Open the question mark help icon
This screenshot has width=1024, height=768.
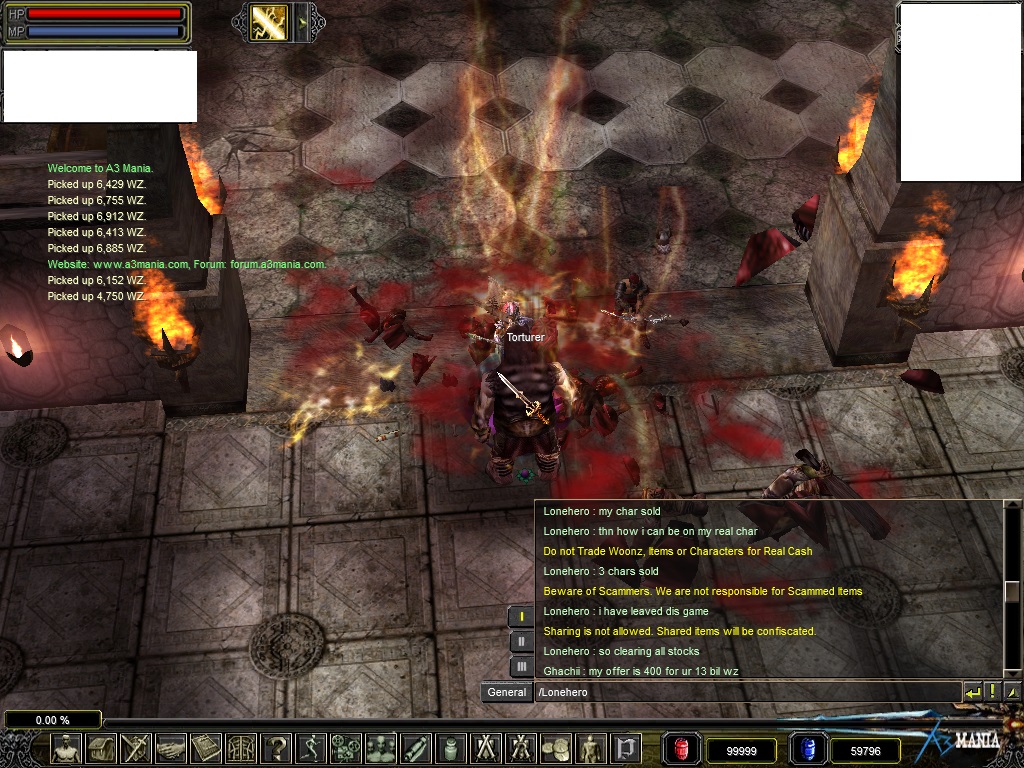click(x=276, y=748)
